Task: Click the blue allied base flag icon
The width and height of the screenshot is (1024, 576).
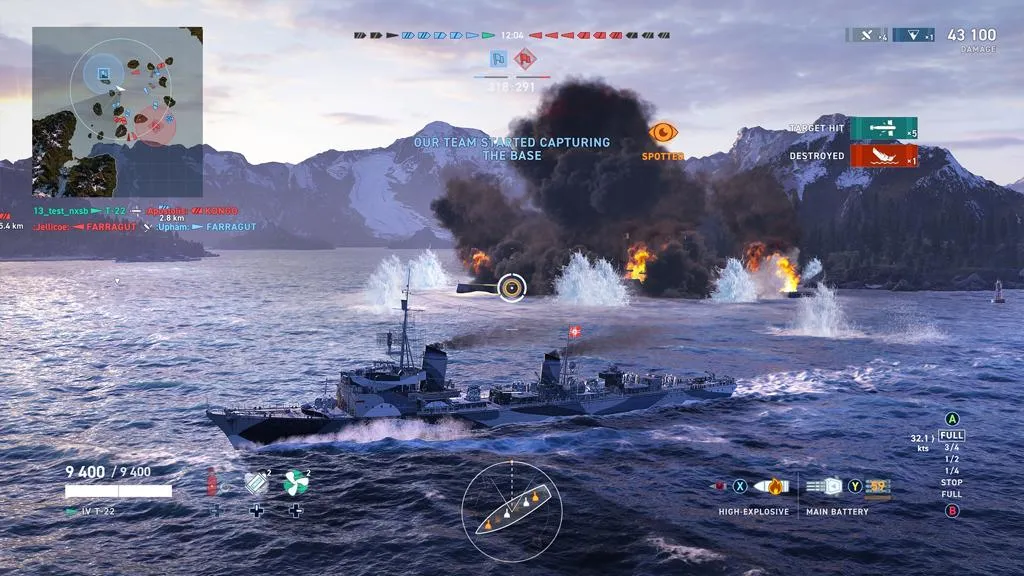Action: pyautogui.click(x=498, y=59)
